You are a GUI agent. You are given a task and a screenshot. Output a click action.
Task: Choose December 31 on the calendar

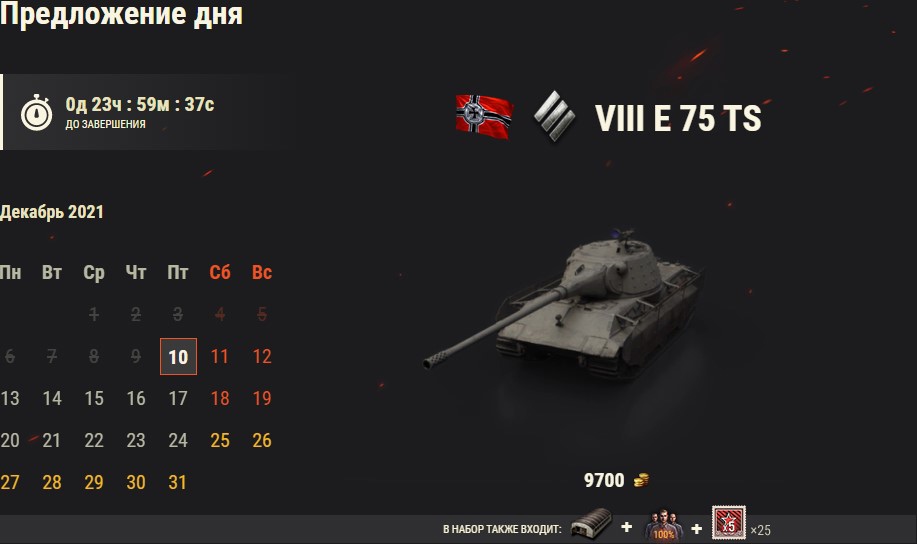(x=178, y=483)
